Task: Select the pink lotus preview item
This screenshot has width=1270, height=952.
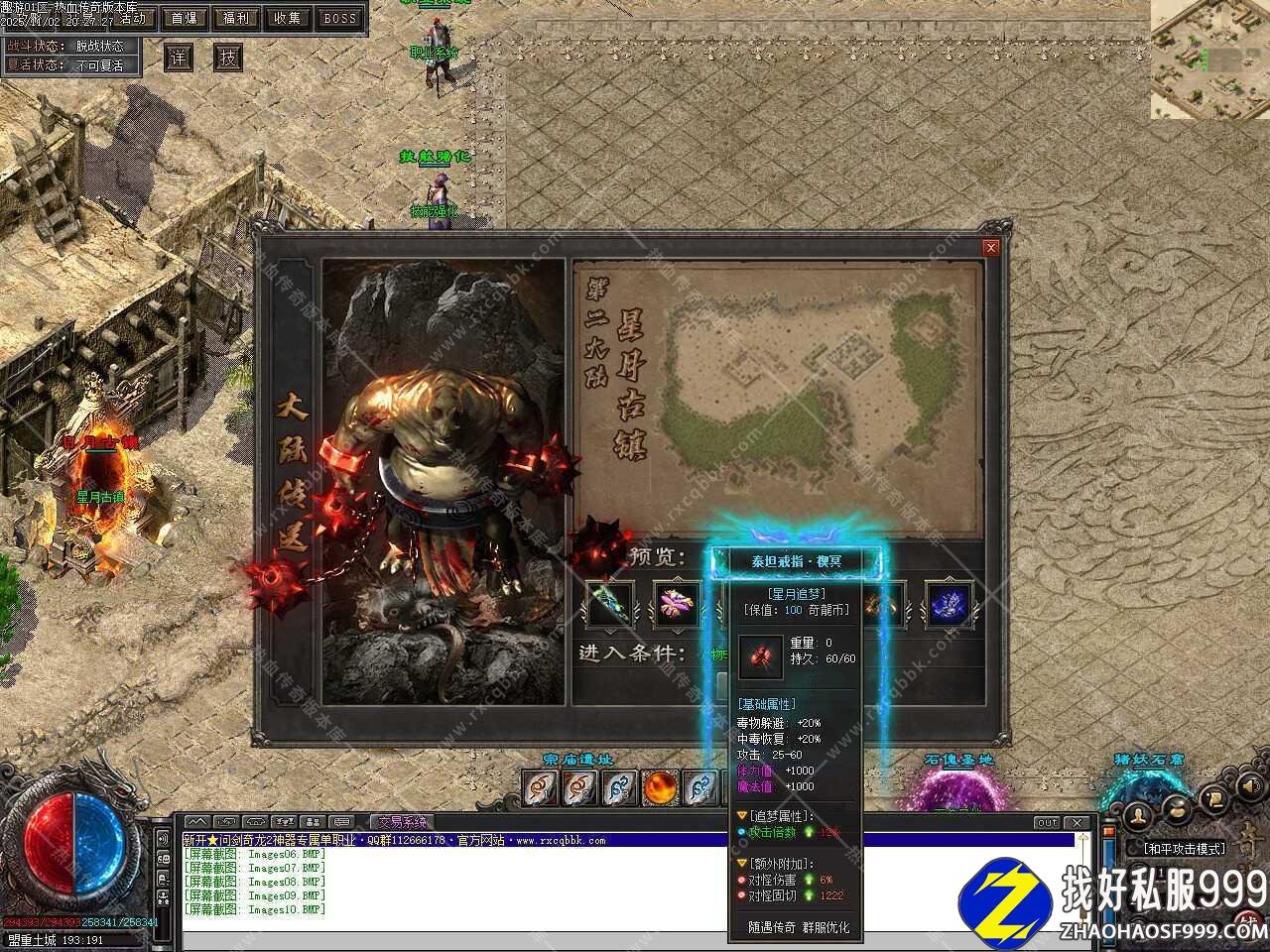Action: (677, 604)
